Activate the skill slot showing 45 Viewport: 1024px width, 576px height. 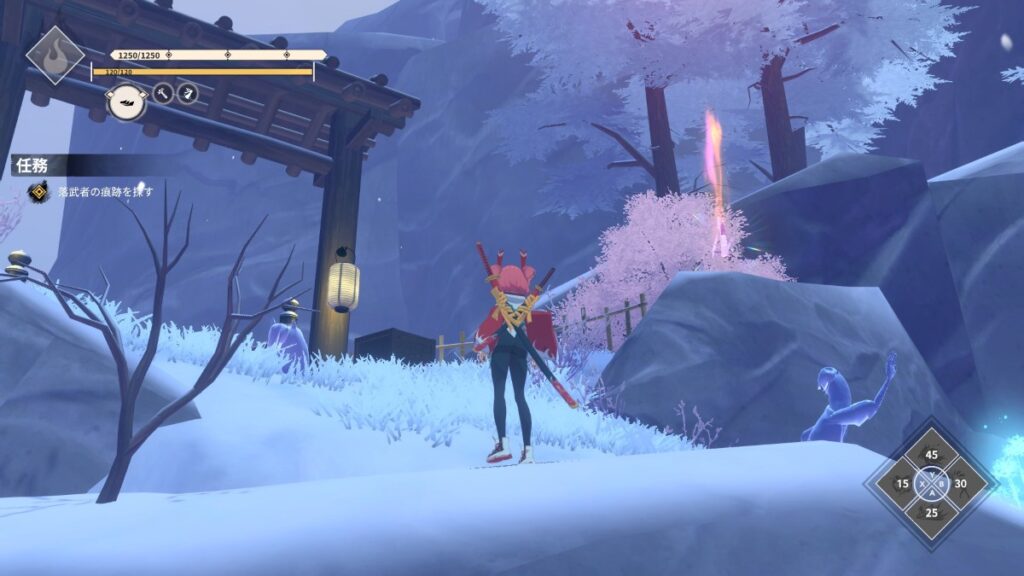pos(931,456)
